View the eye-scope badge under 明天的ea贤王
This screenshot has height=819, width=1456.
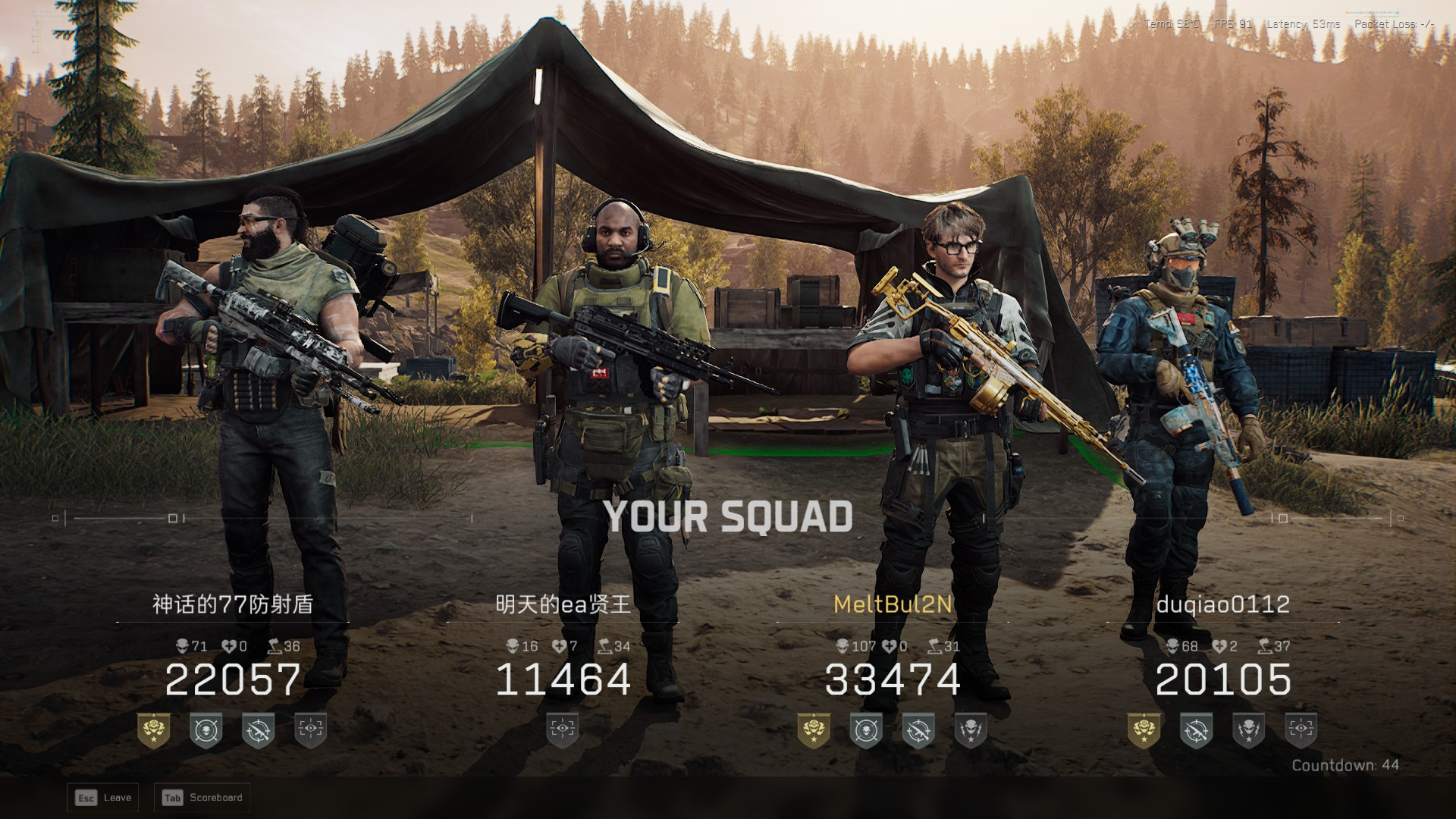(563, 730)
